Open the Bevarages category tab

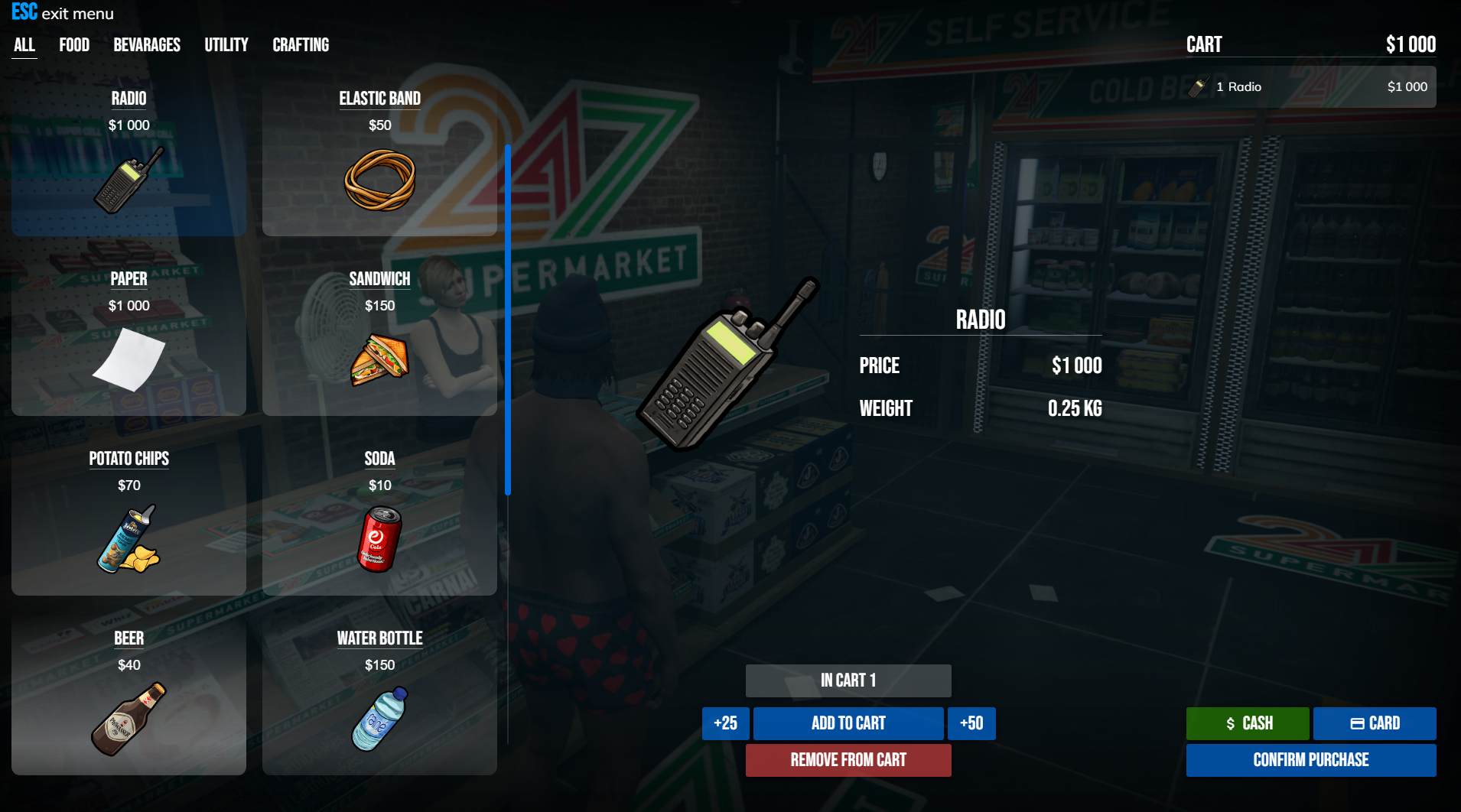[147, 45]
